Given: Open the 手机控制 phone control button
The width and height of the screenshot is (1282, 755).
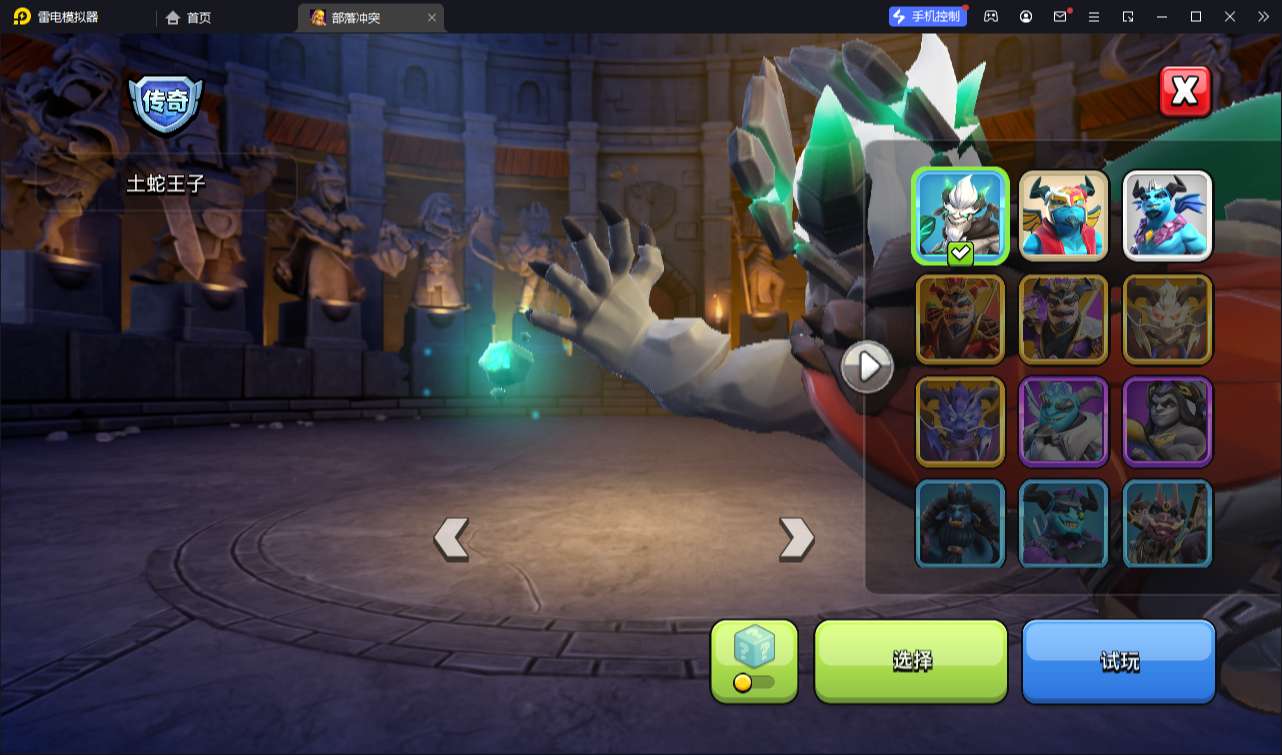Looking at the screenshot, I should (927, 17).
